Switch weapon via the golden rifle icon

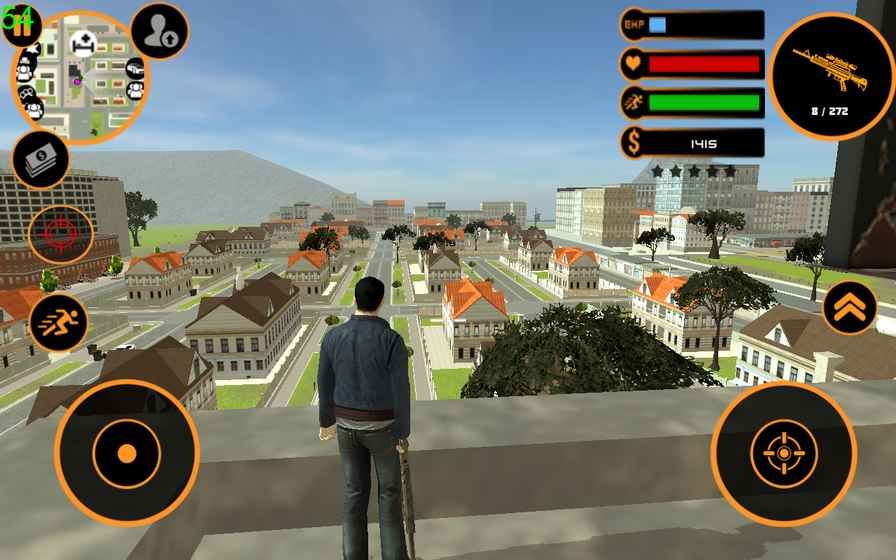point(832,76)
